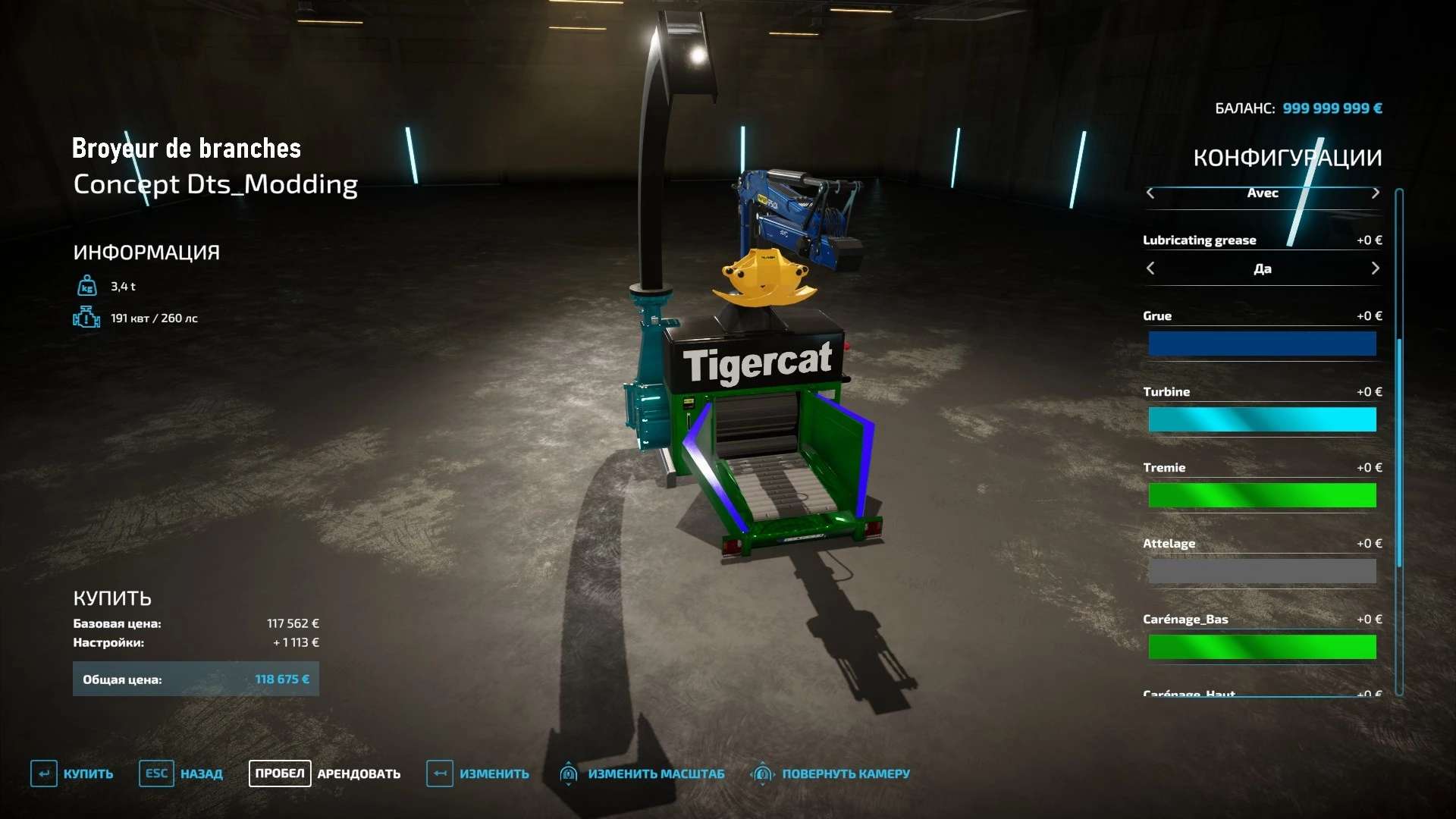
Task: Open the cyan Turbine color swatch
Action: (1262, 419)
